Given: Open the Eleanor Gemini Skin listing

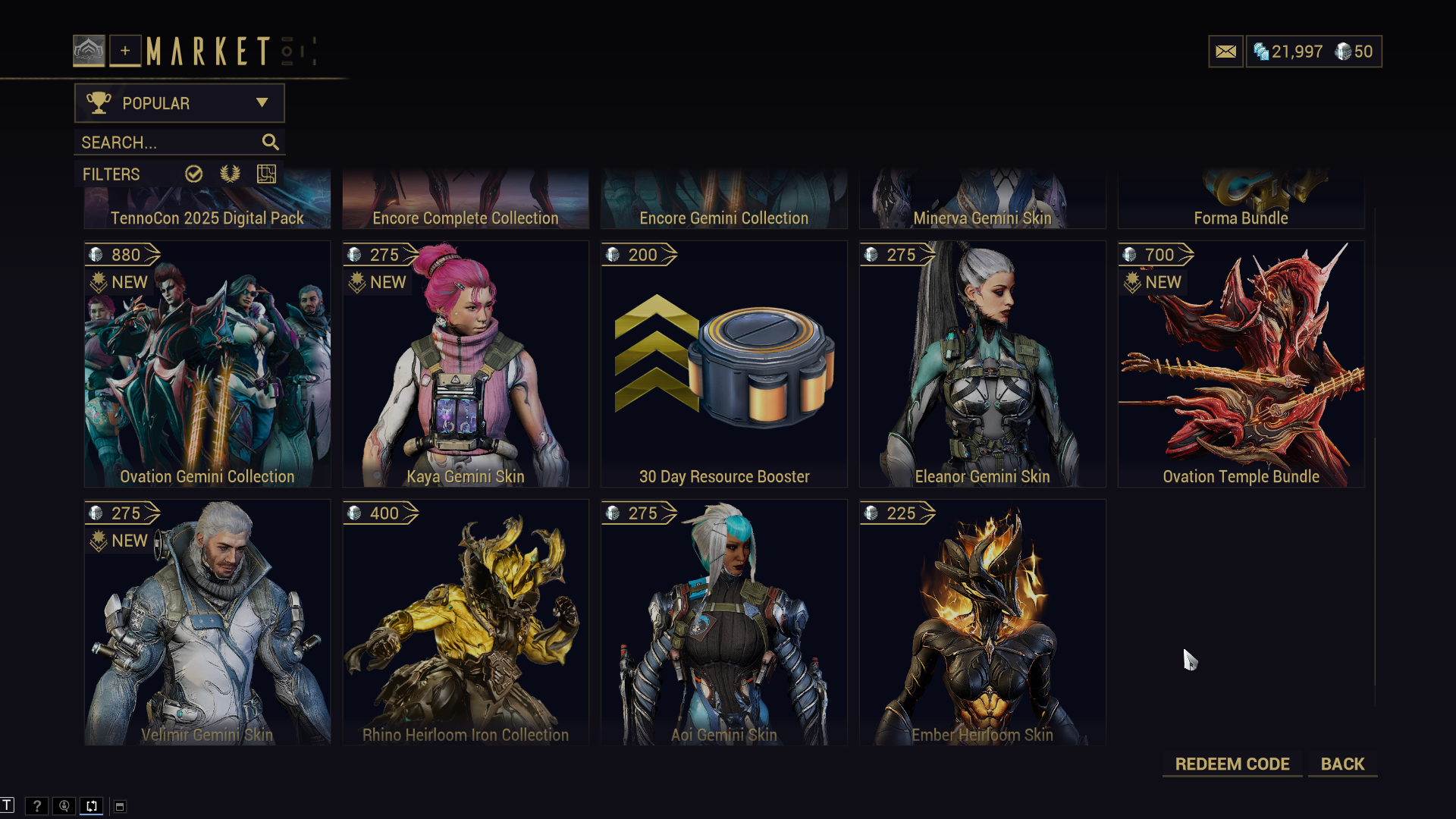Looking at the screenshot, I should tap(982, 364).
